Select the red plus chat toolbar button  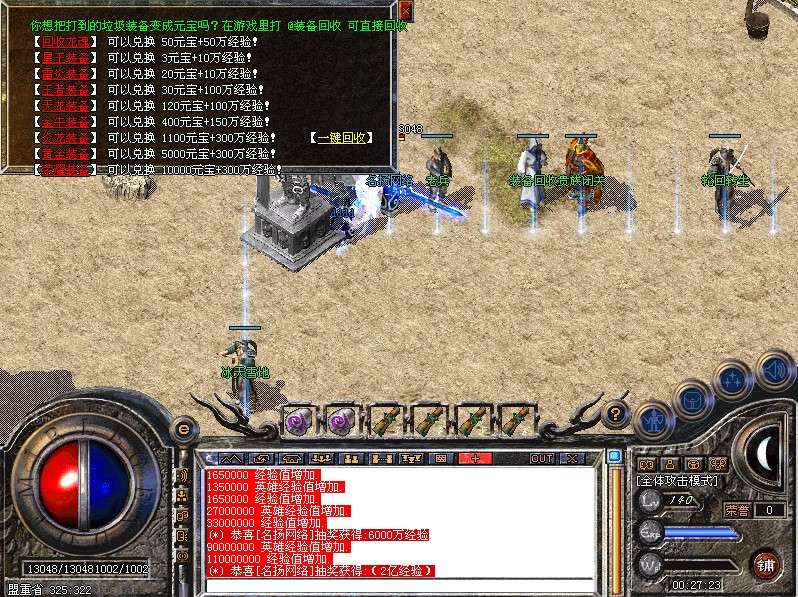[475, 458]
